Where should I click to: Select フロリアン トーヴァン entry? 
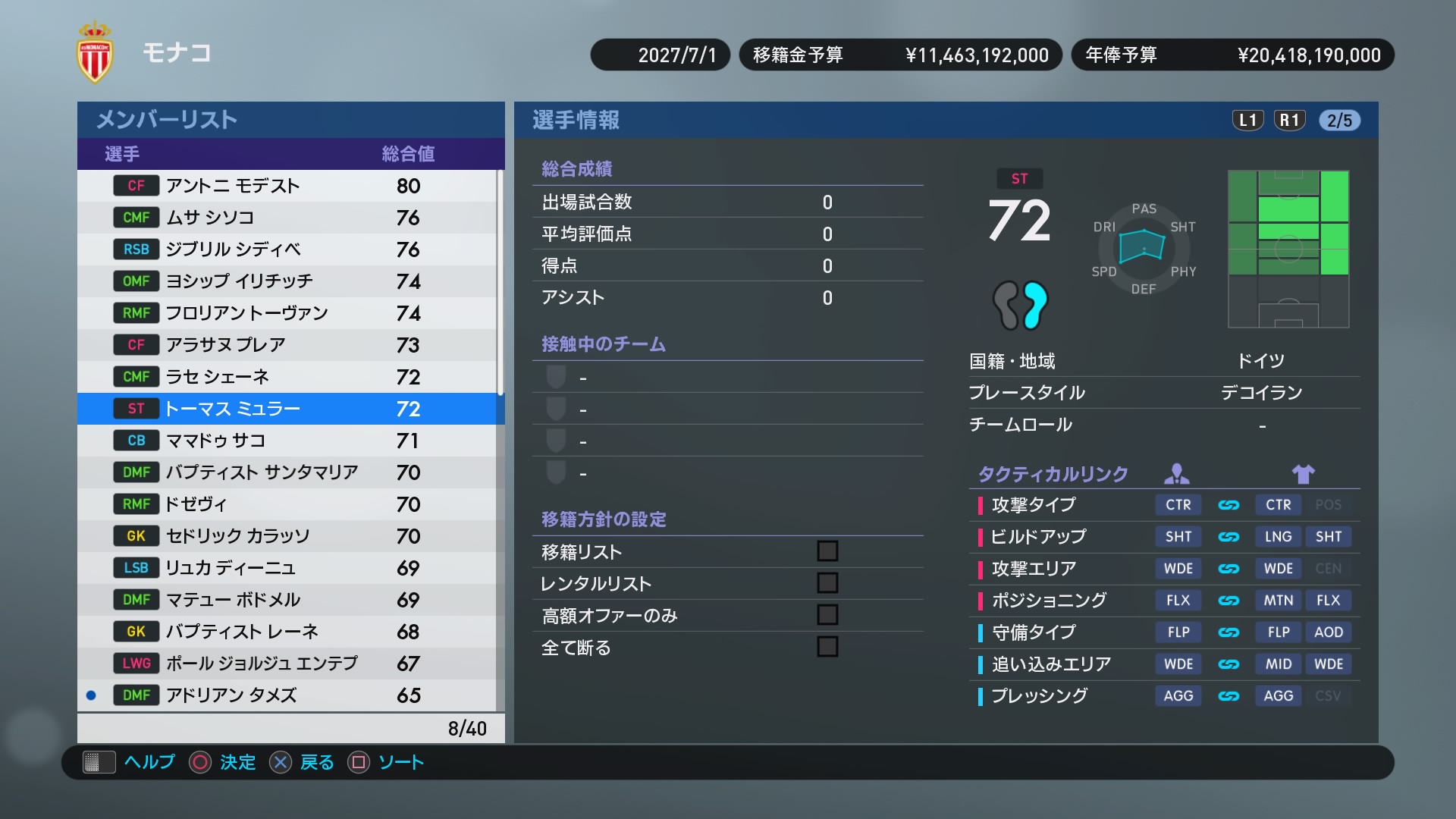click(x=288, y=313)
